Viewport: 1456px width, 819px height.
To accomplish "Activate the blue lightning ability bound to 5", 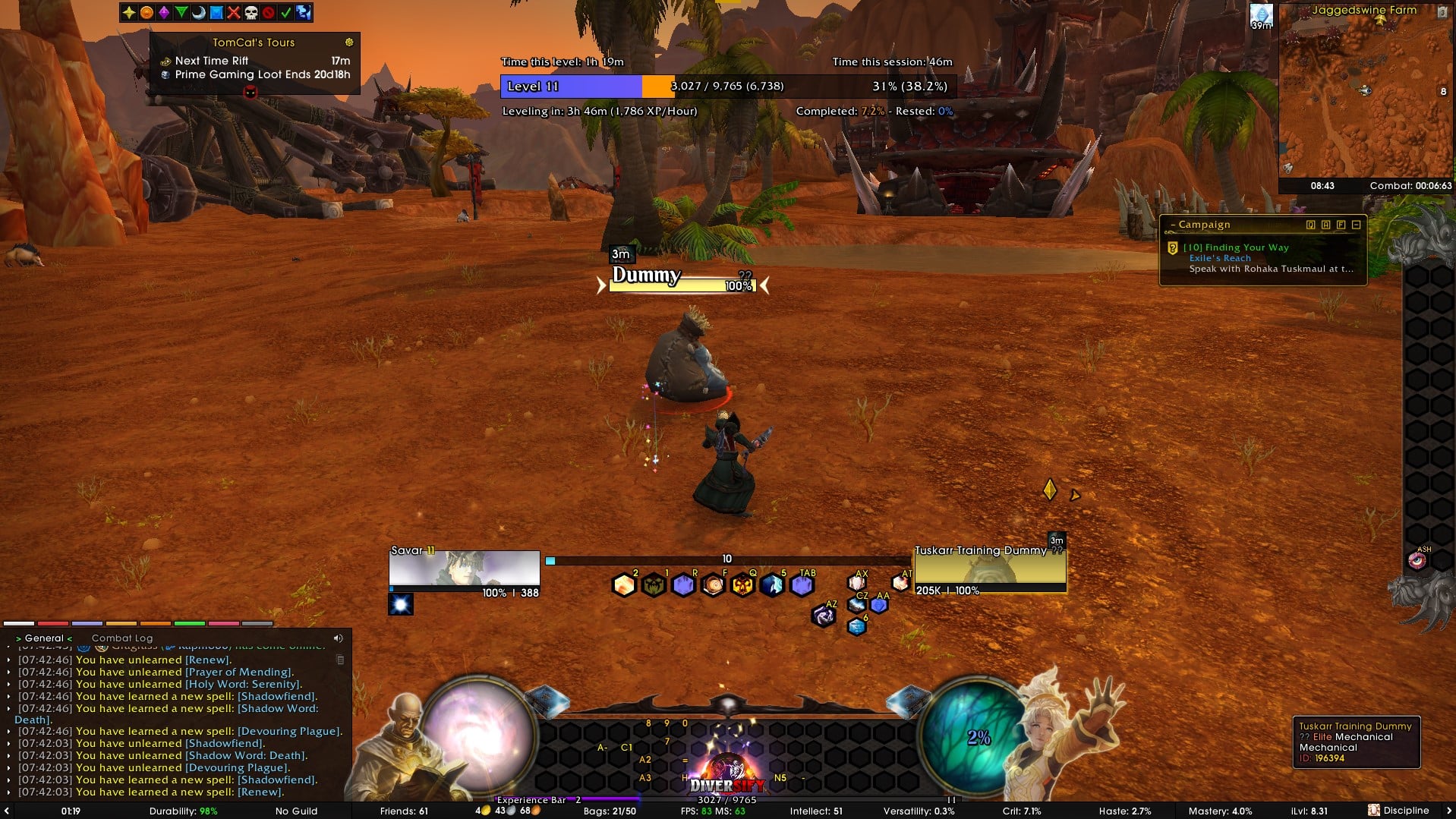I will point(772,585).
